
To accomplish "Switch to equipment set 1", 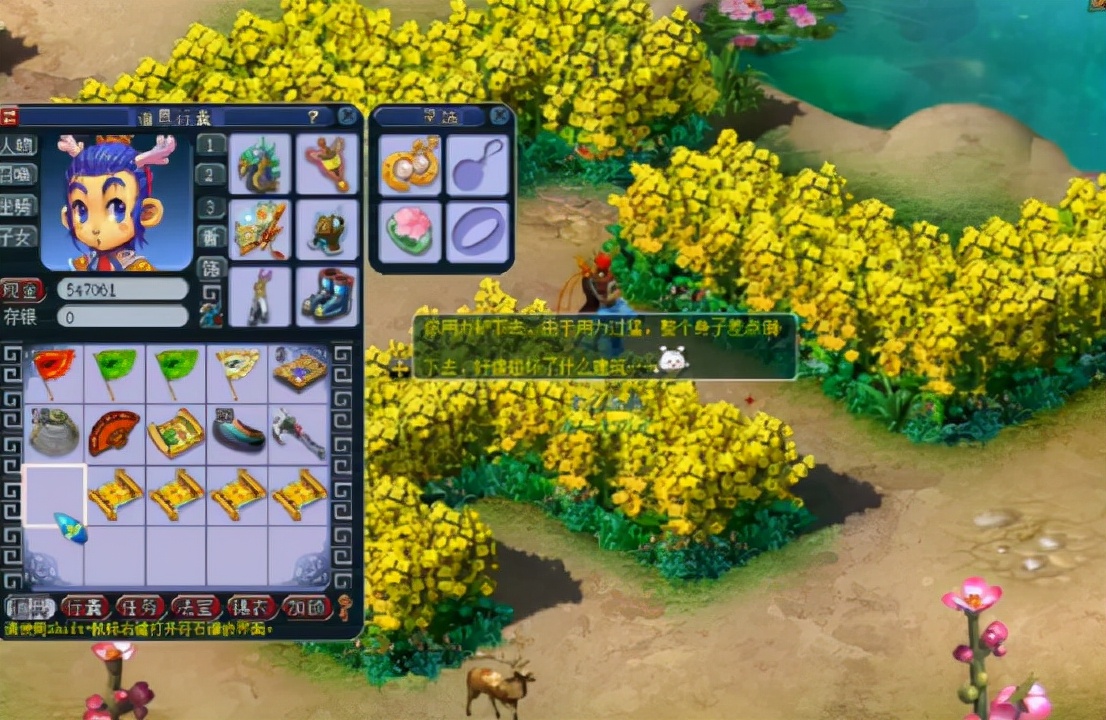I will click(210, 145).
